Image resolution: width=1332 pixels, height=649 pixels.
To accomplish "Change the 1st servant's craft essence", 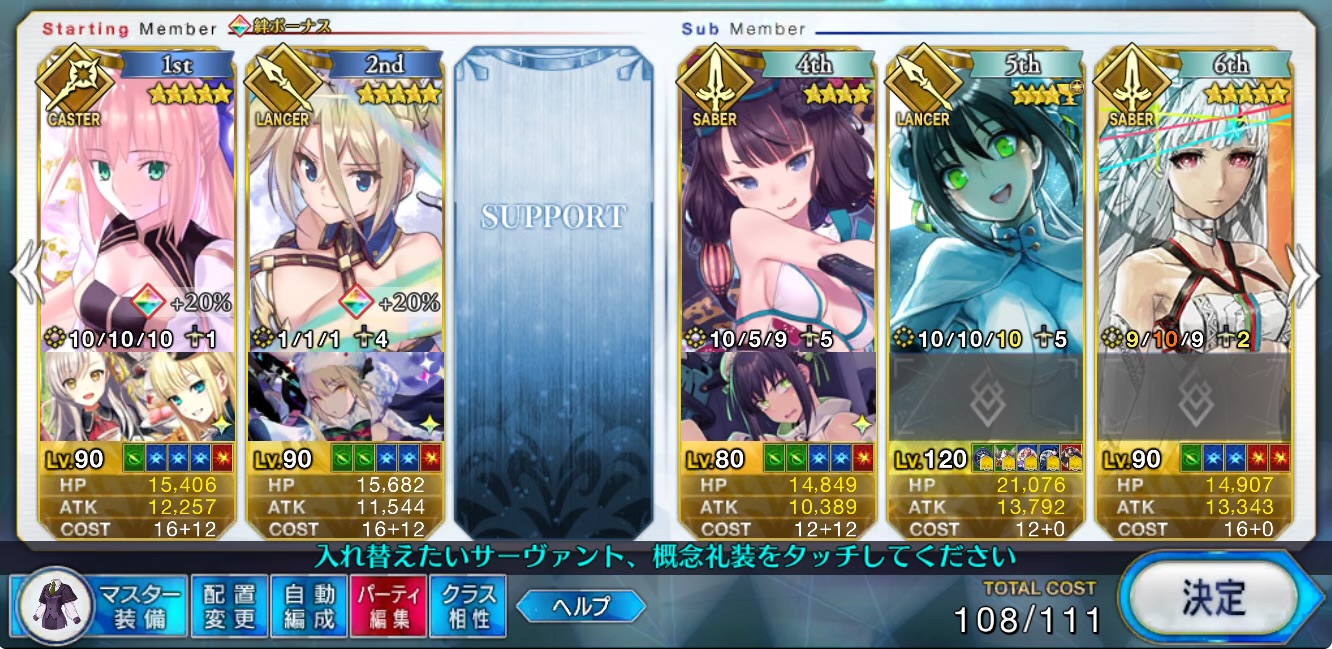I will [138, 396].
